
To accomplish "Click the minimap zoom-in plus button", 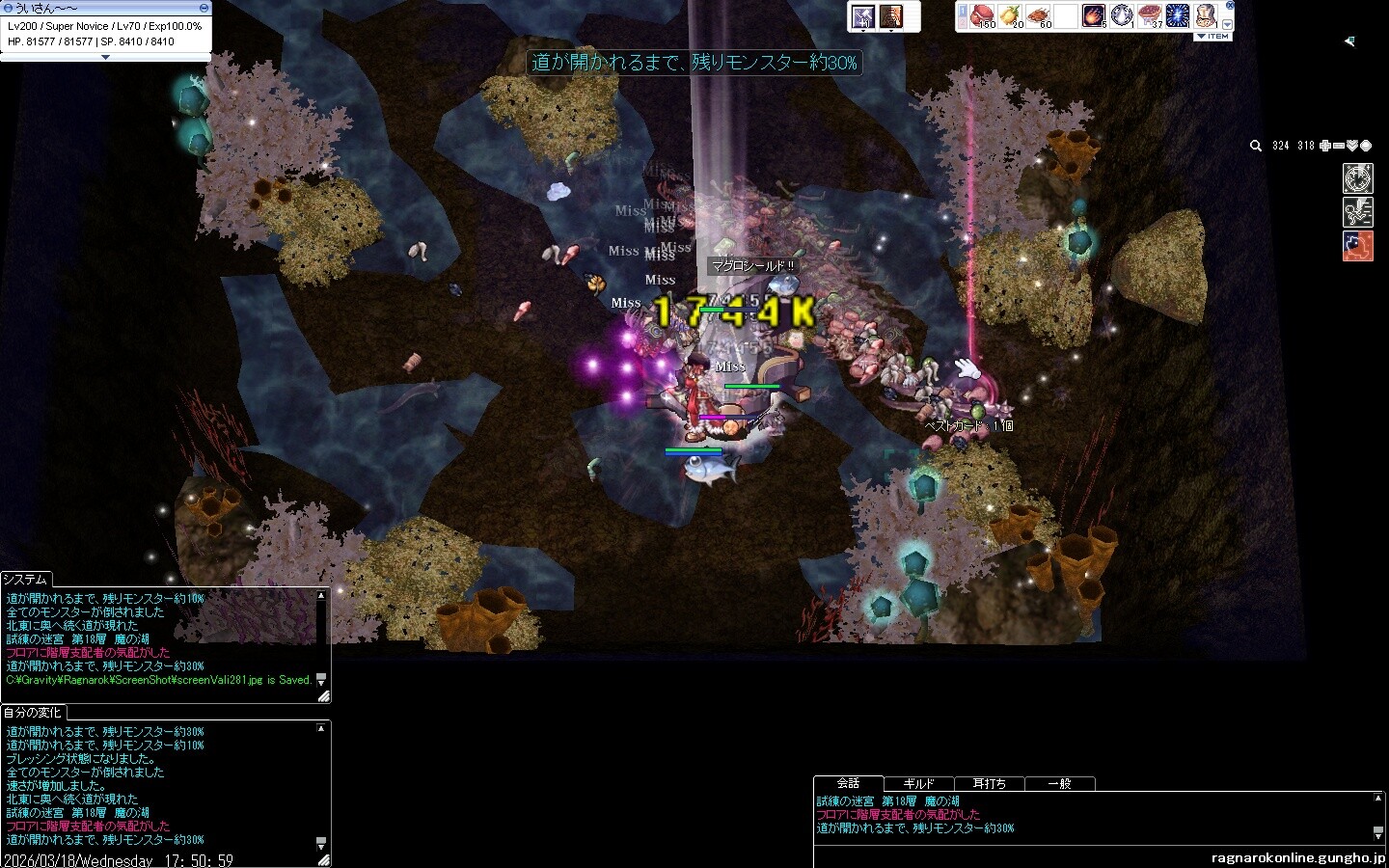I will (x=1325, y=146).
